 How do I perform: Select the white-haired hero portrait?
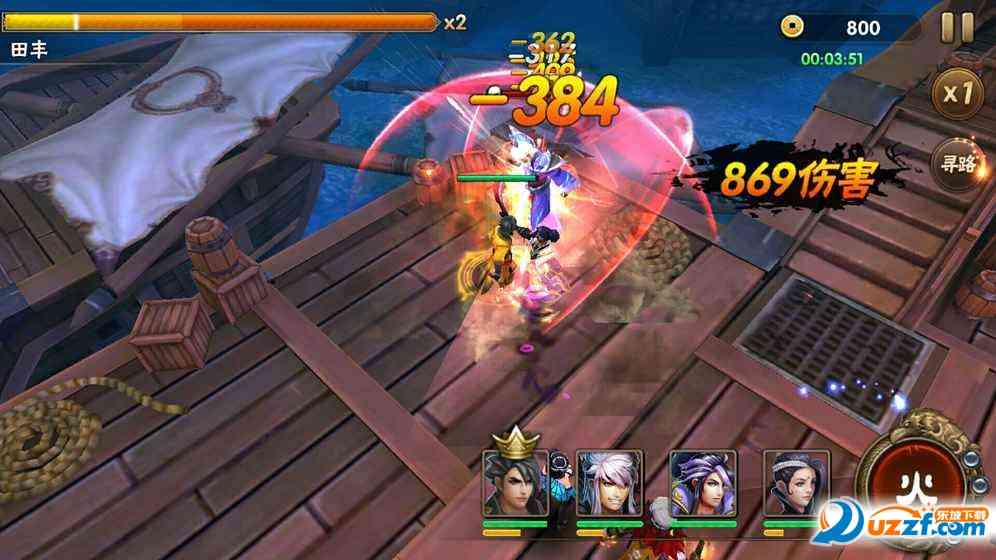point(609,483)
